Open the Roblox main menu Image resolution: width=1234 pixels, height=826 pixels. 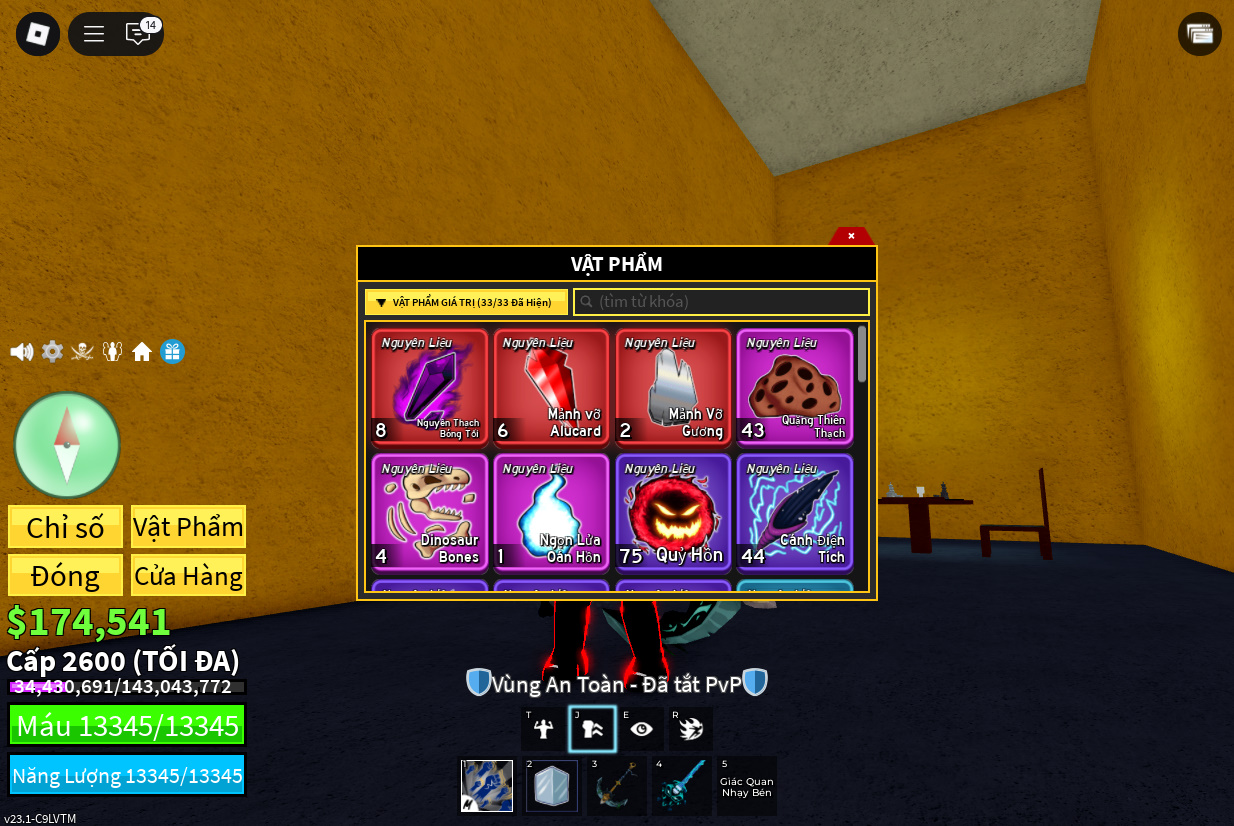coord(38,34)
